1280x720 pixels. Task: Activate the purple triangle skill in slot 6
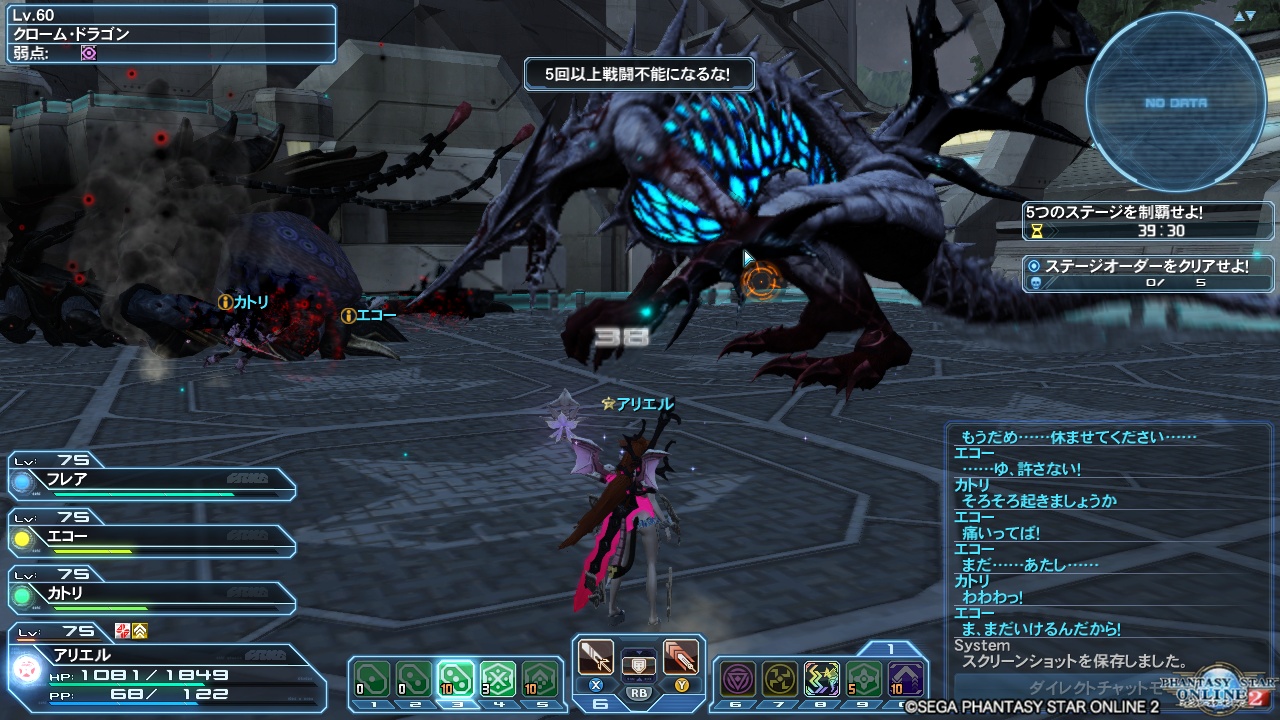(x=738, y=679)
